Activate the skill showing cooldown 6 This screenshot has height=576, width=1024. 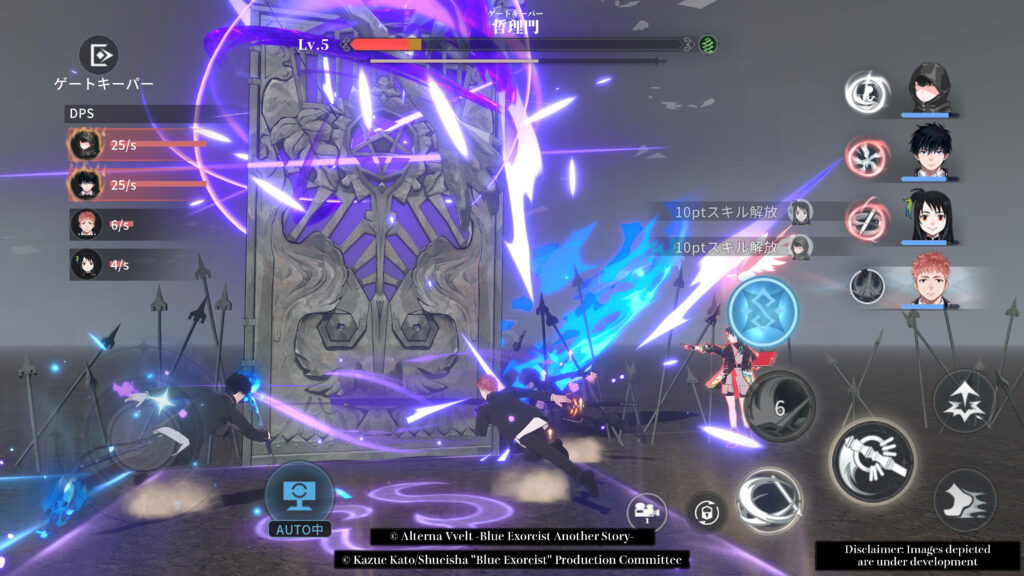781,405
